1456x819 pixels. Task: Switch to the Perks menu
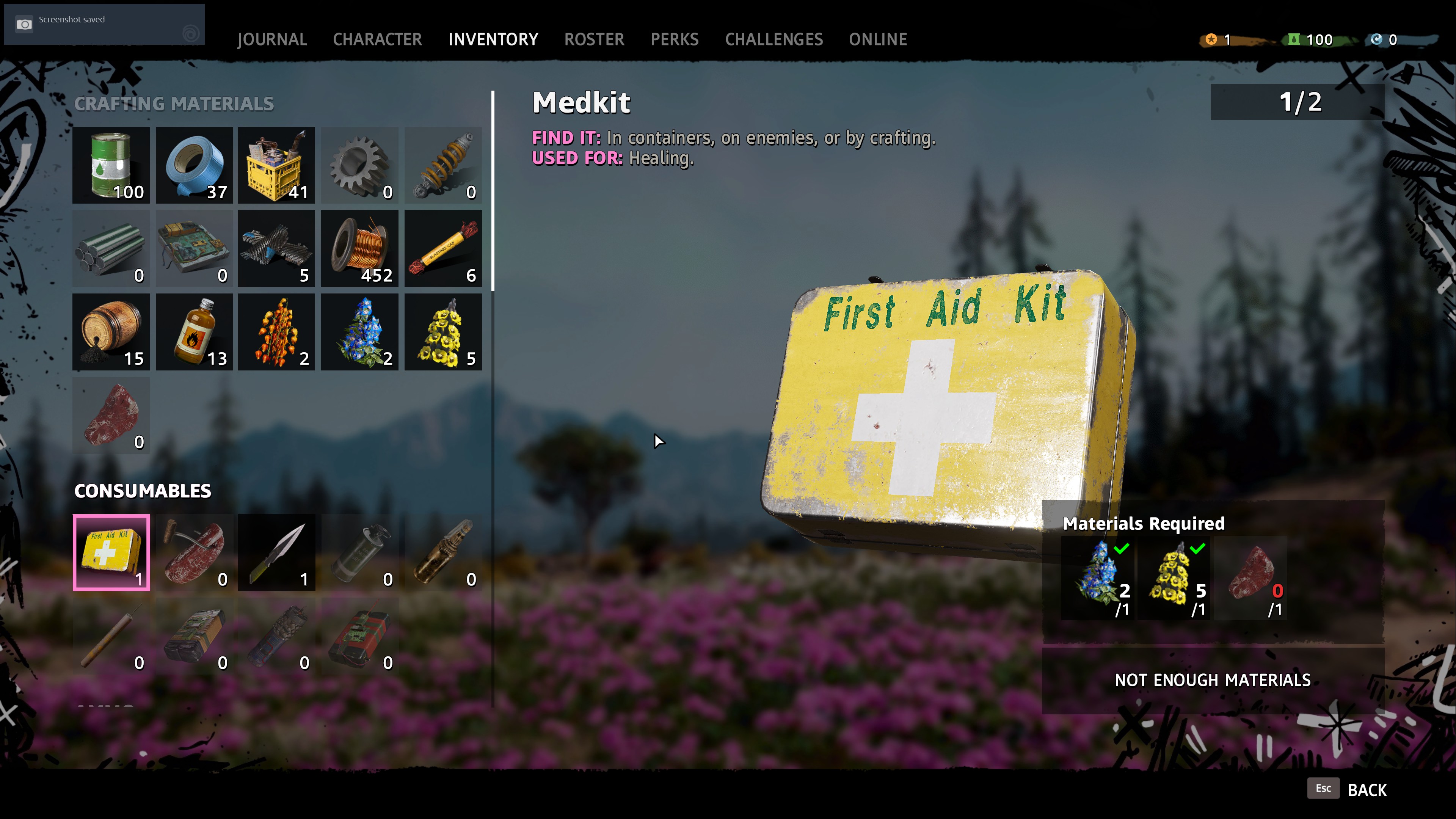point(675,39)
